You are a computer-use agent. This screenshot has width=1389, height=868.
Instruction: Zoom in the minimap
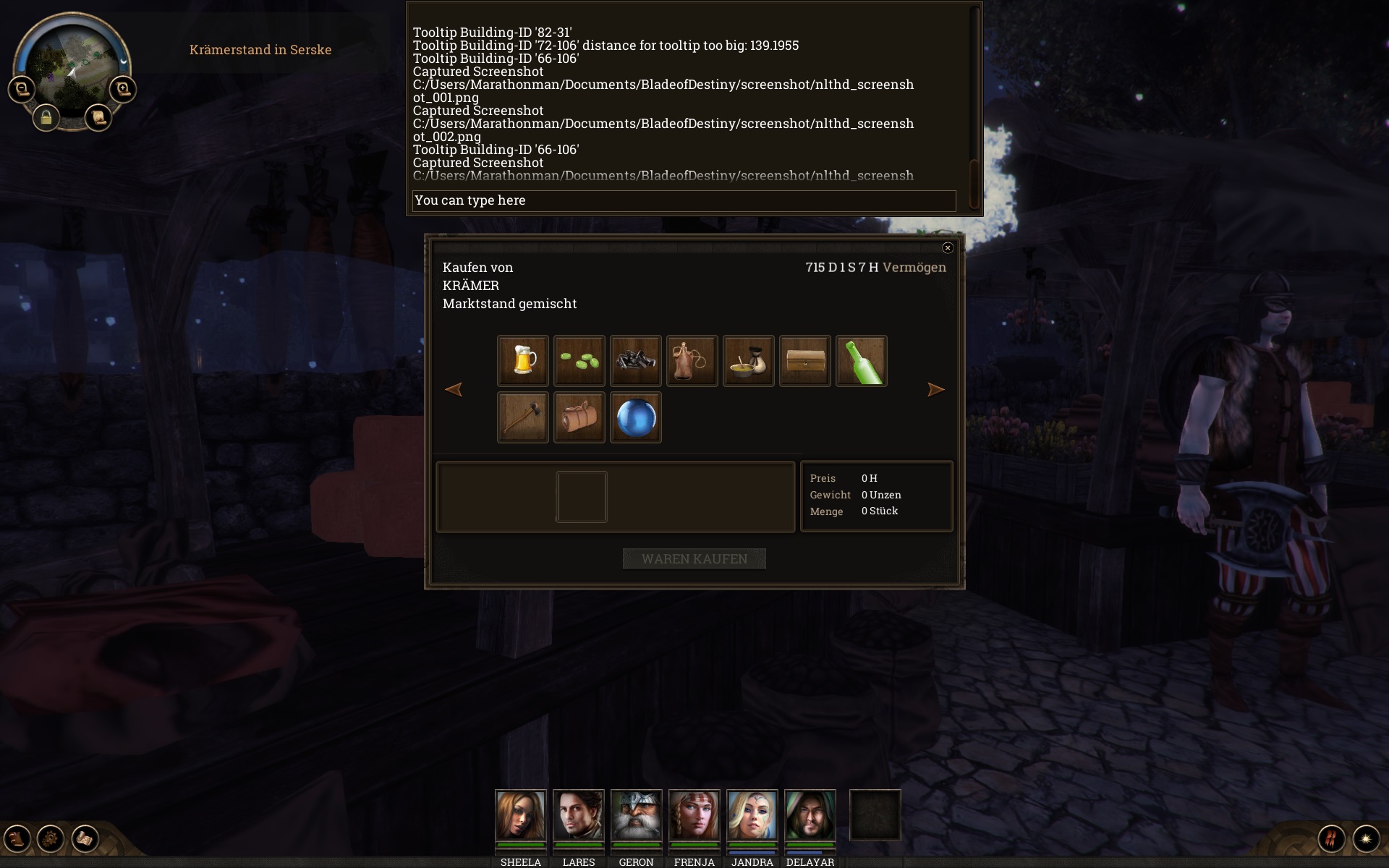tap(123, 89)
